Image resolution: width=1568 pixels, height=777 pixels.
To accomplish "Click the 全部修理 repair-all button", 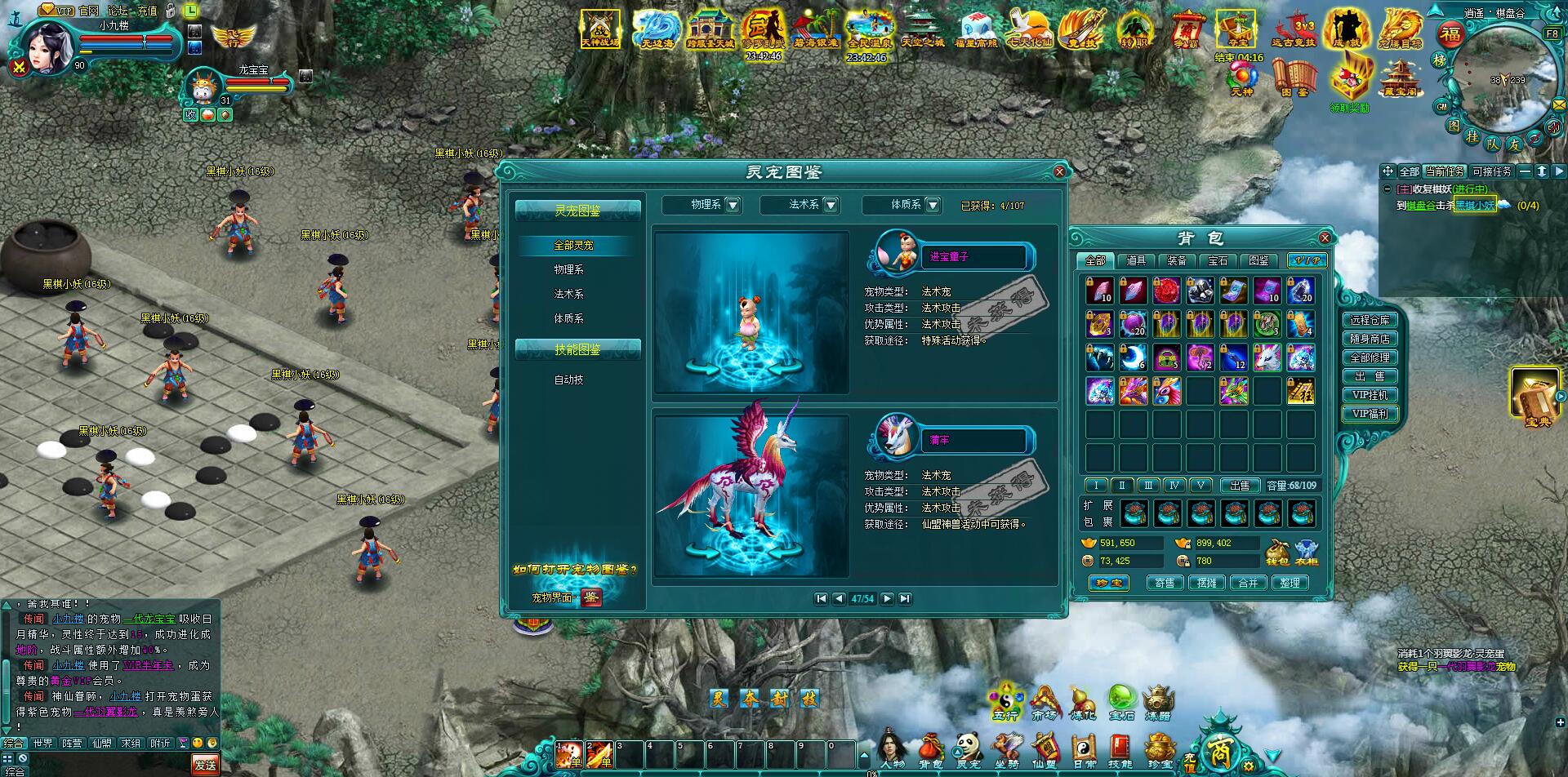I will click(x=1370, y=357).
